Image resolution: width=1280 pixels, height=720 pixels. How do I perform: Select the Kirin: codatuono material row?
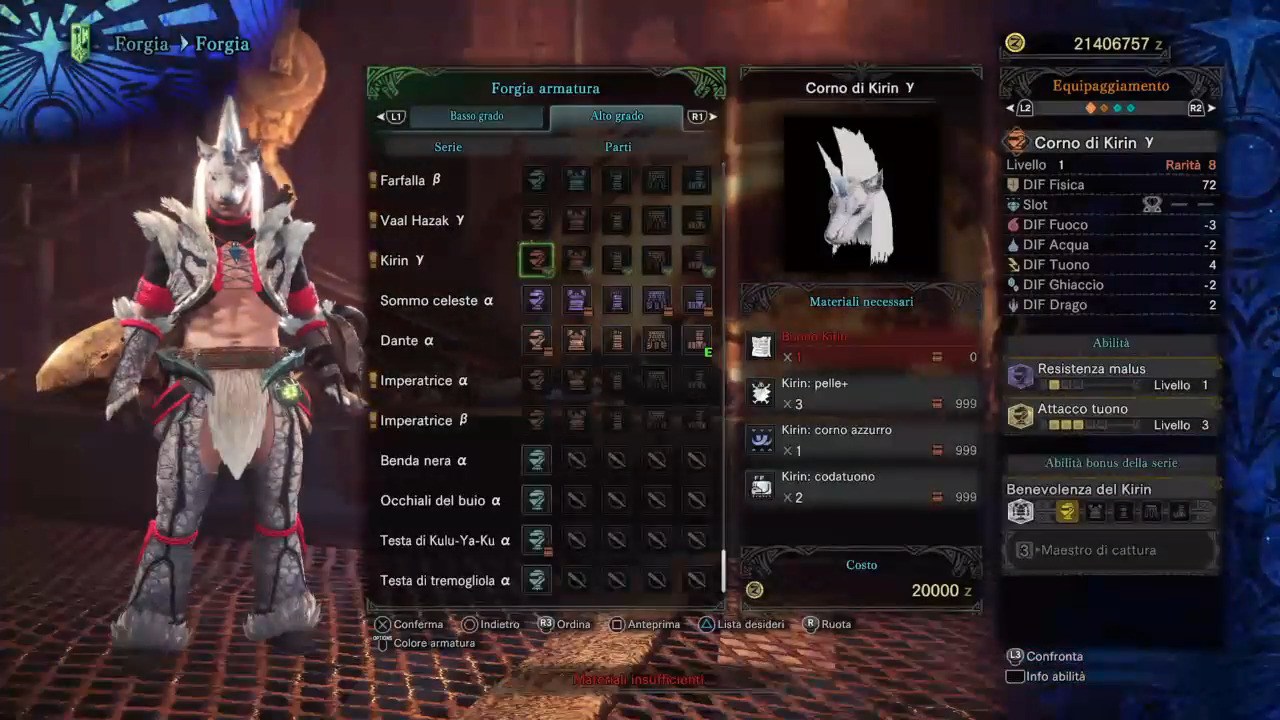click(861, 487)
